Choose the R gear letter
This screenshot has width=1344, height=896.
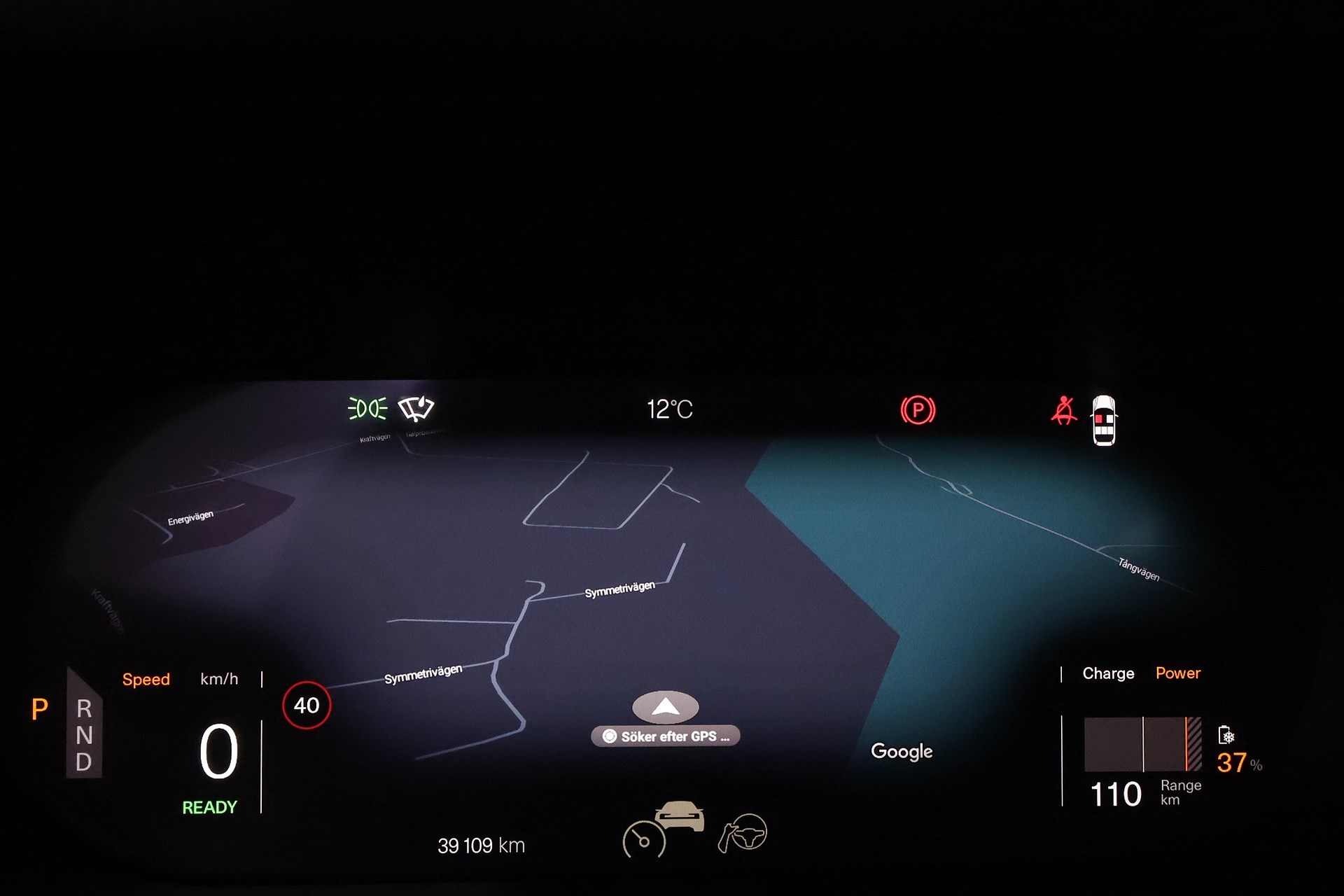tap(84, 709)
